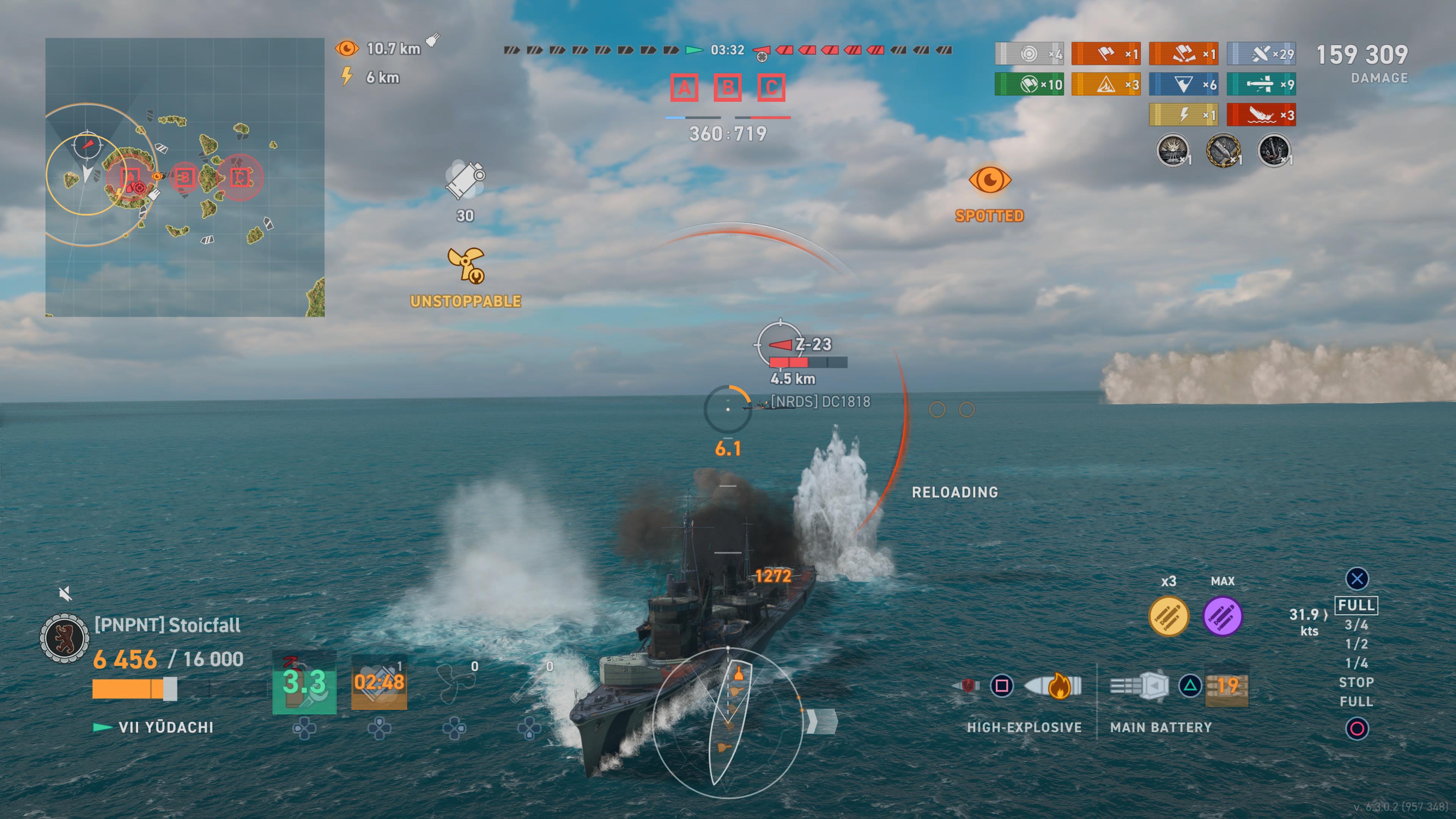Click the purple MAX shells skill icon
Screen dimensions: 1456x819
[x=1222, y=616]
